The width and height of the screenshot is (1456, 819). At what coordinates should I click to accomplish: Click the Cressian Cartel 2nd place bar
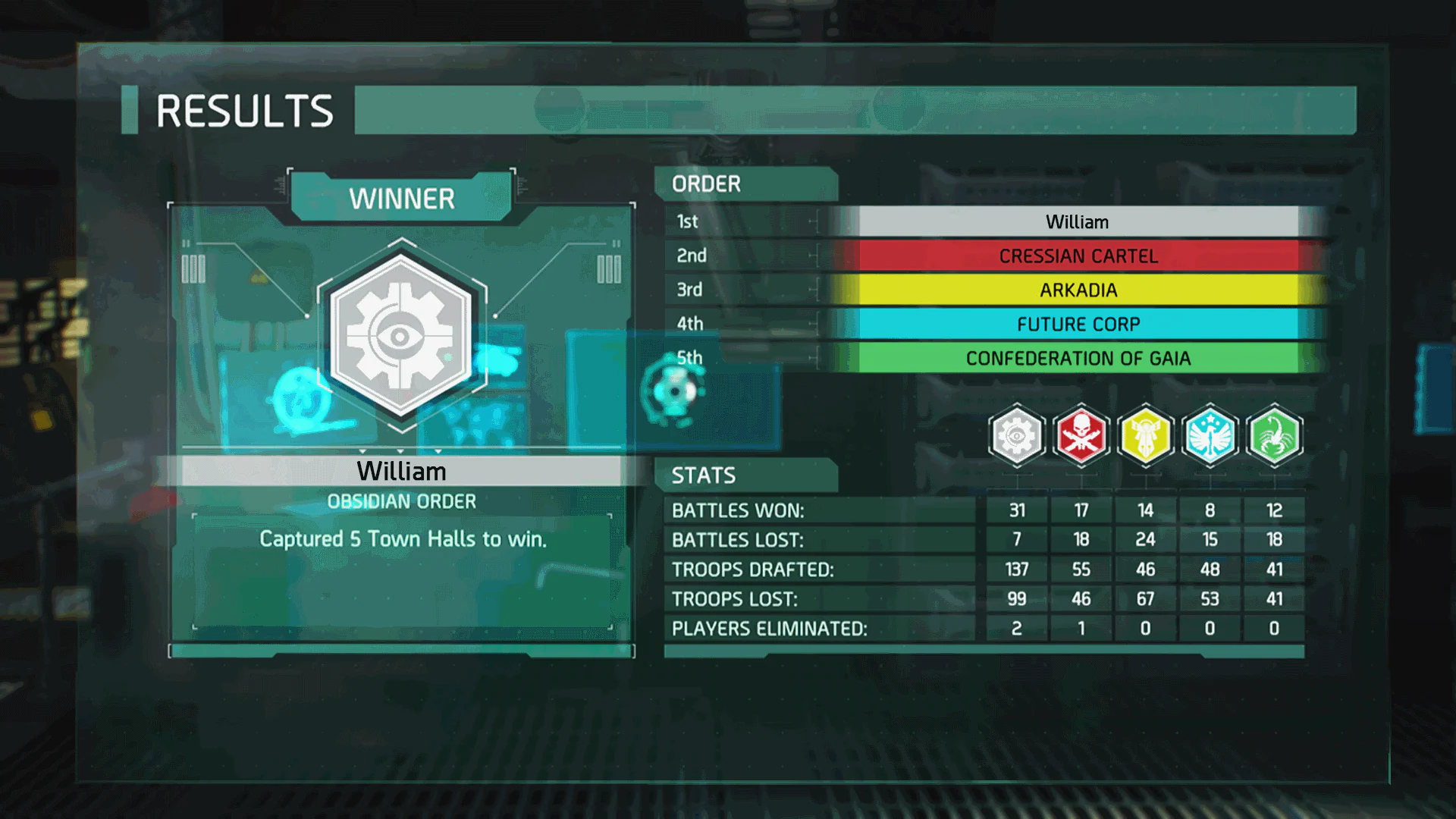[1077, 256]
